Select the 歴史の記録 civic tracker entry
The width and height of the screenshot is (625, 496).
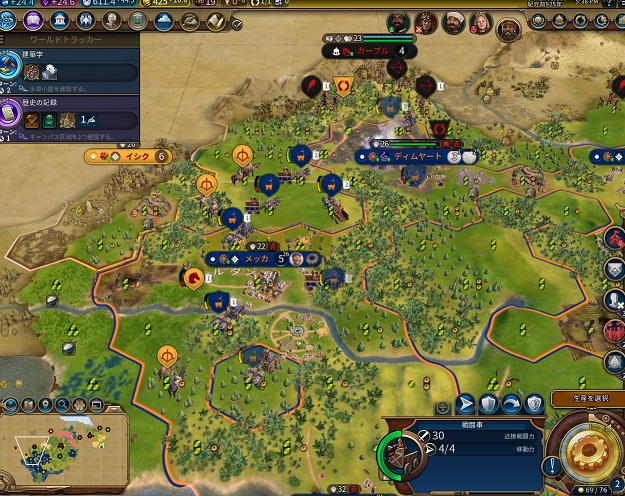click(68, 113)
